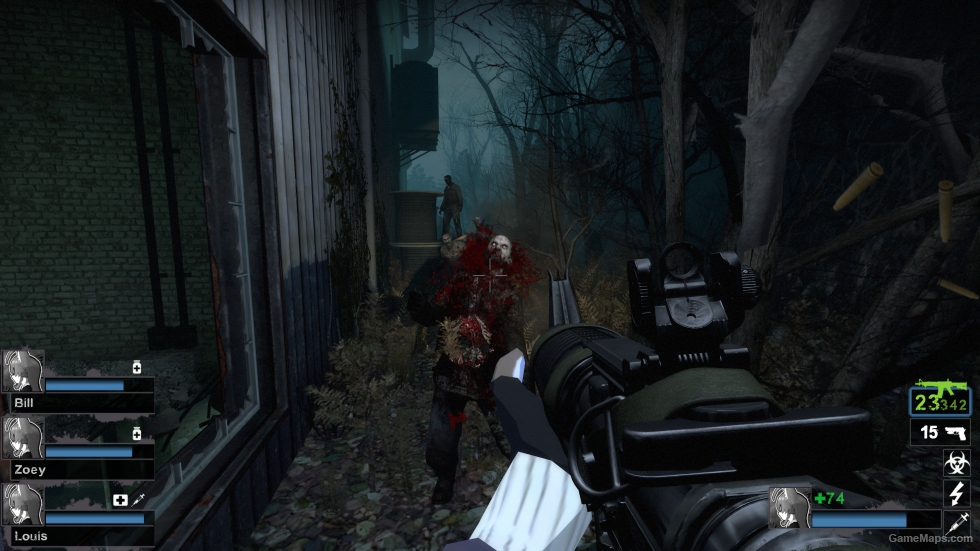Click the pill bottle icon above Bill

point(137,367)
